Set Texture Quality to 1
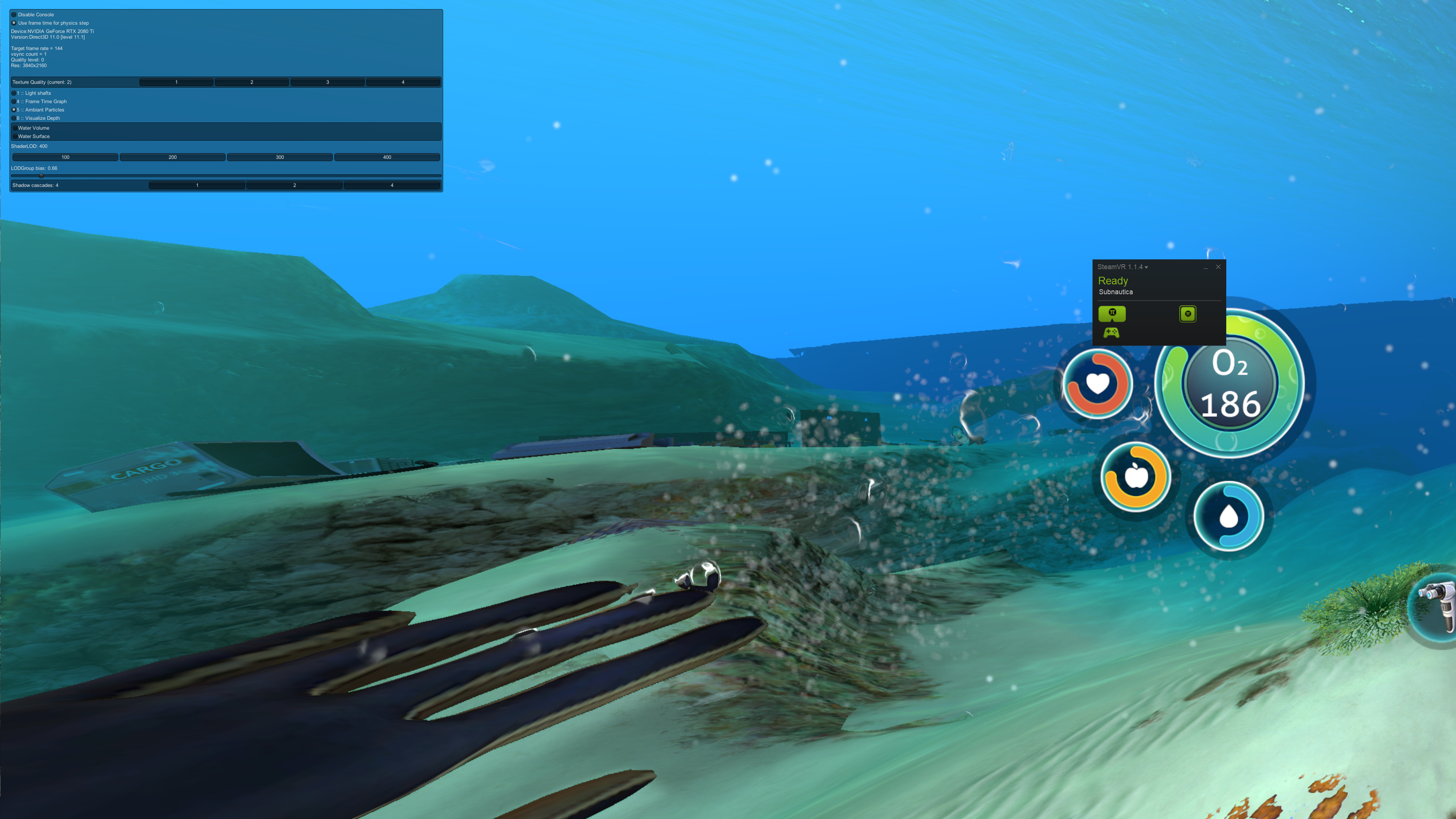 (x=176, y=83)
